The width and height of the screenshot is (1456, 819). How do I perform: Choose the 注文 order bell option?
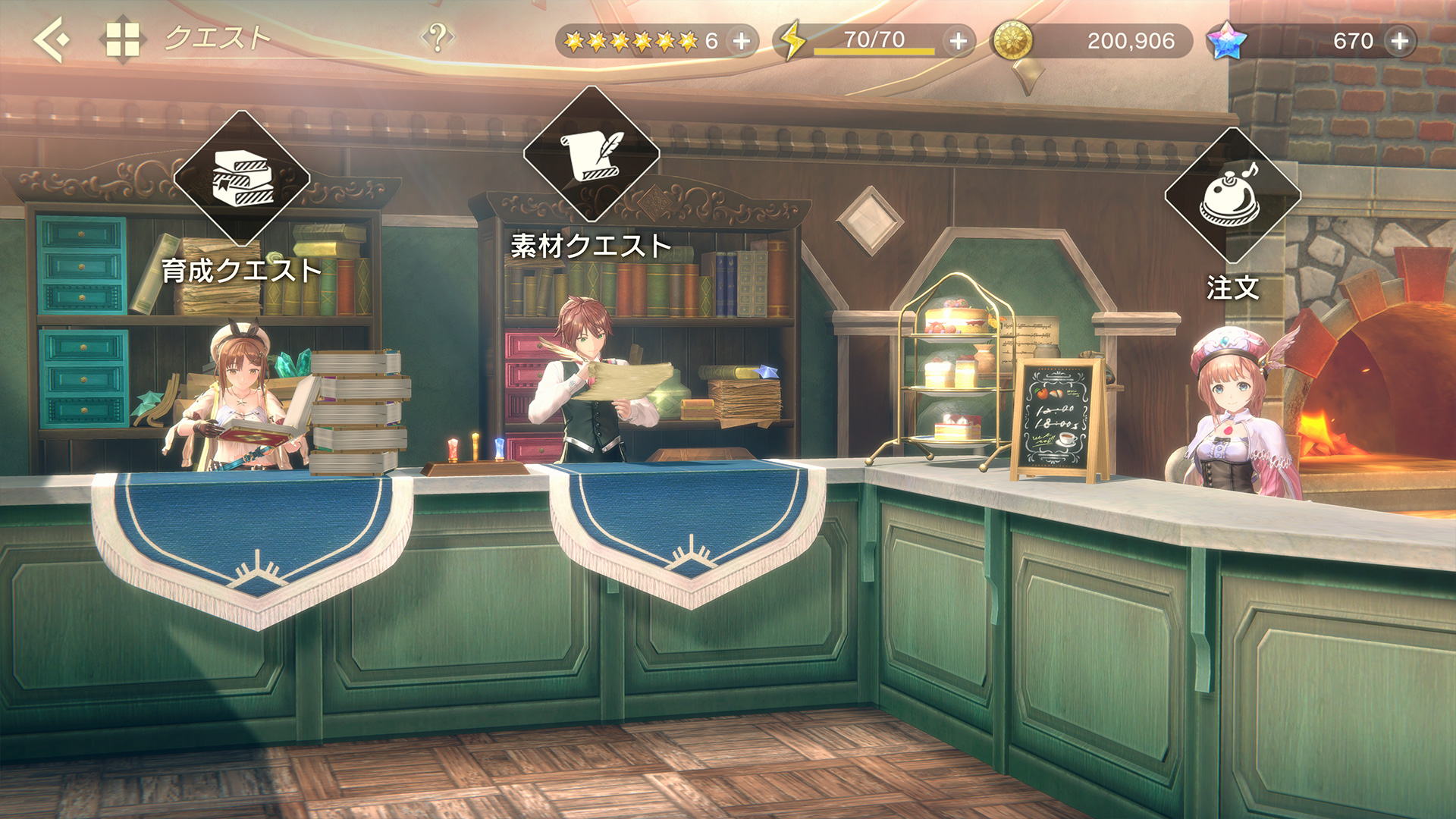point(1232,196)
